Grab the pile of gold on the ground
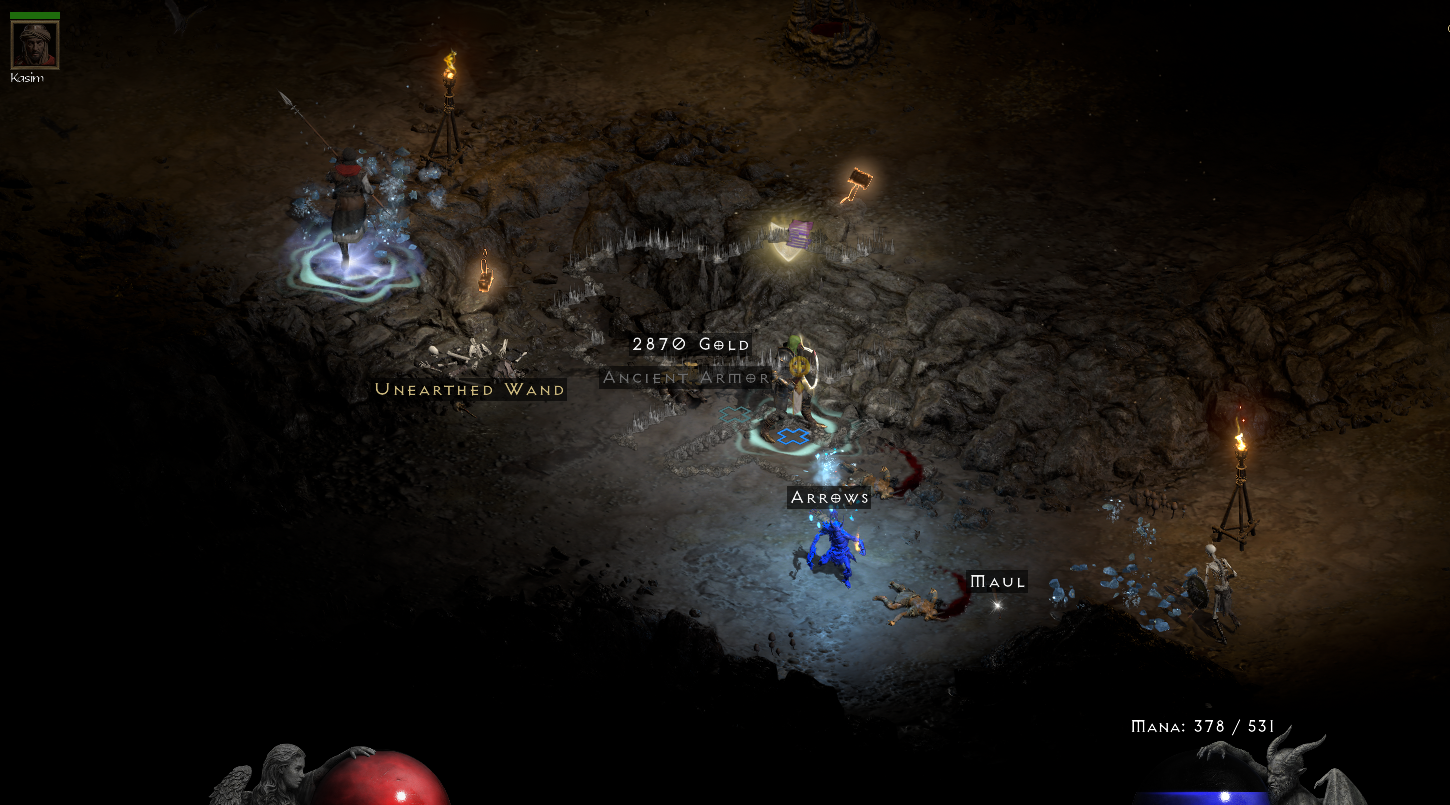This screenshot has height=805, width=1450. [691, 344]
